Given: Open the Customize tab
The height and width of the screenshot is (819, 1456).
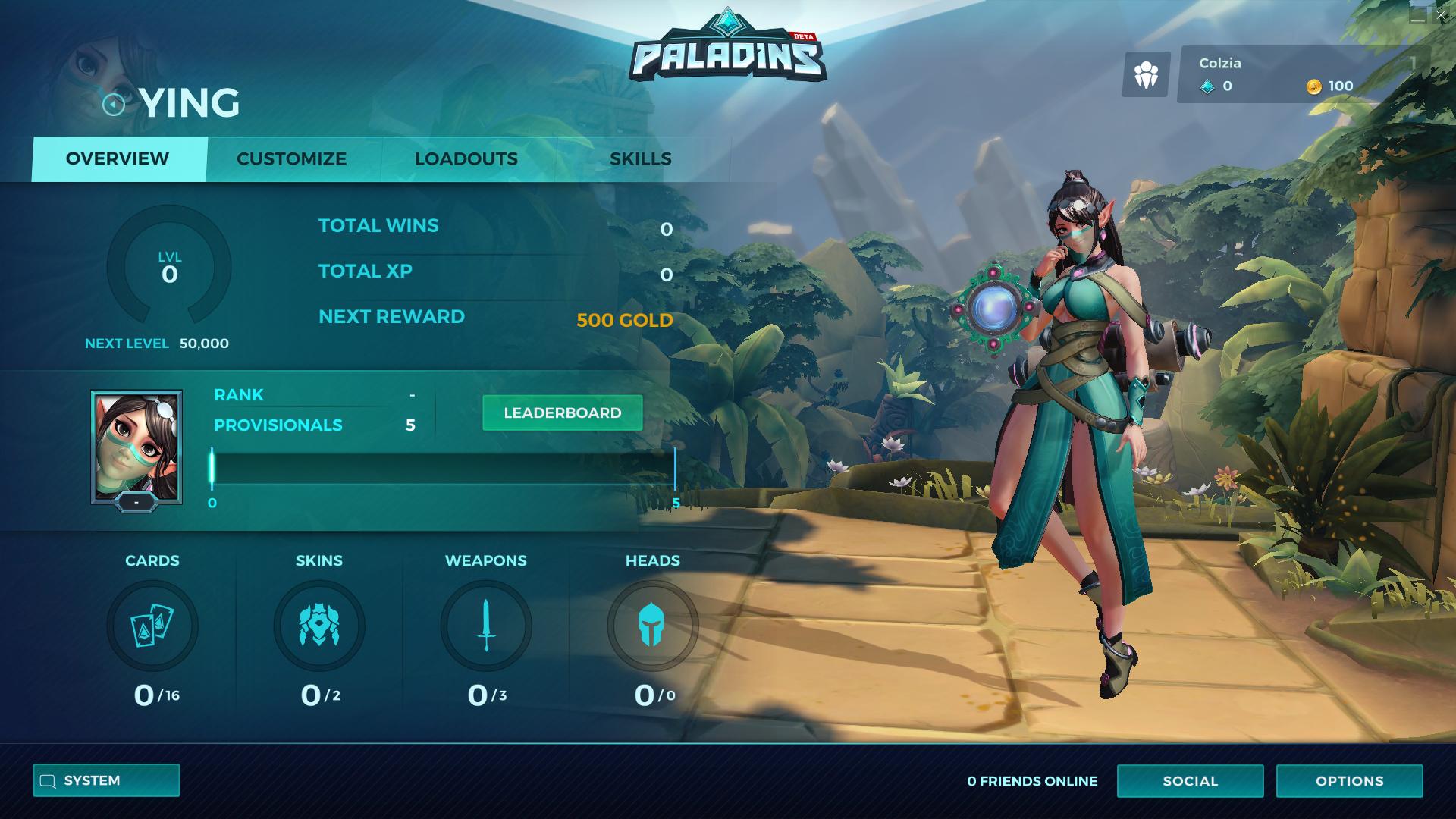Looking at the screenshot, I should pos(292,159).
